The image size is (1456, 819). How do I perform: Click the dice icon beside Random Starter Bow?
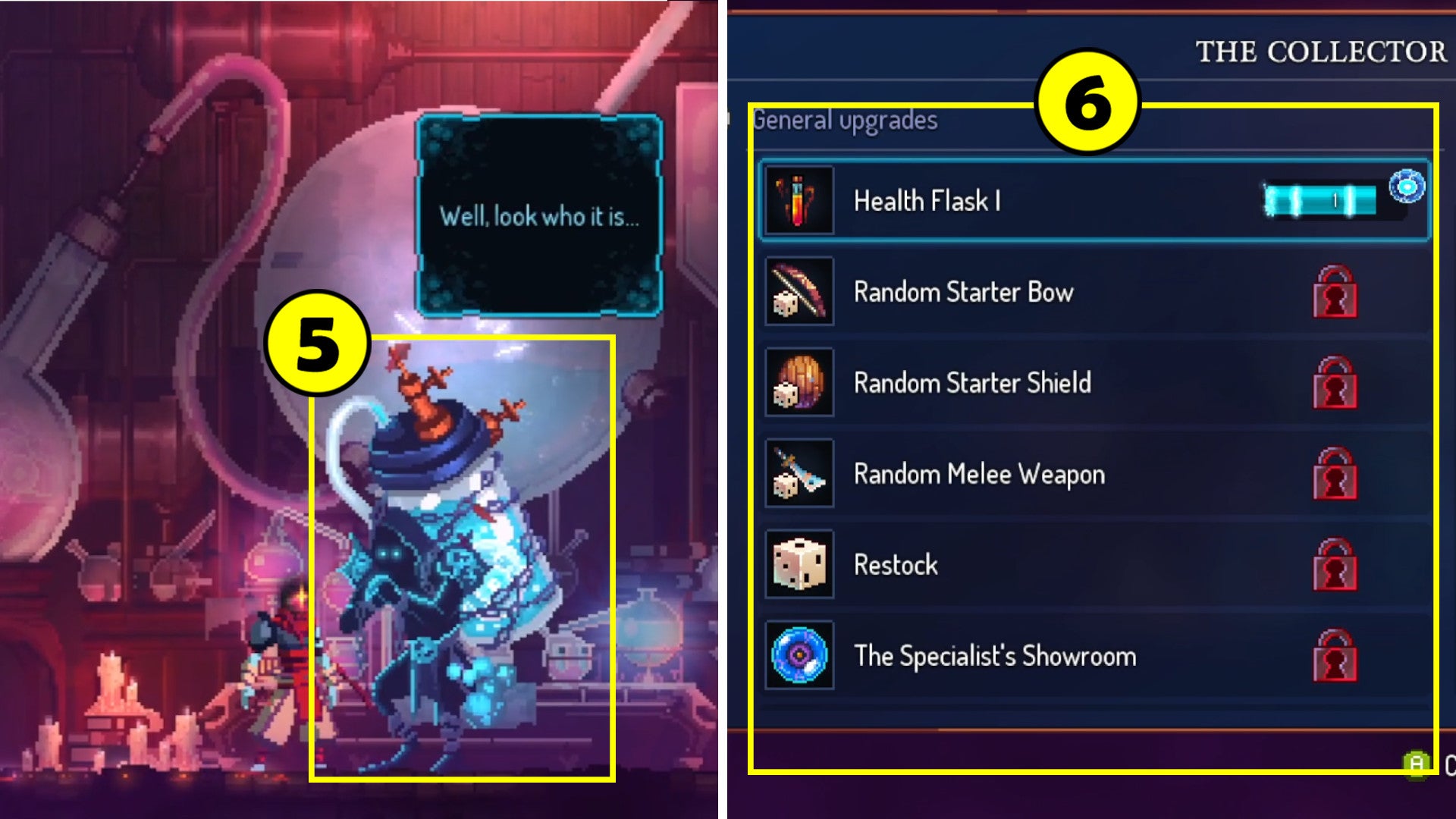click(x=798, y=292)
